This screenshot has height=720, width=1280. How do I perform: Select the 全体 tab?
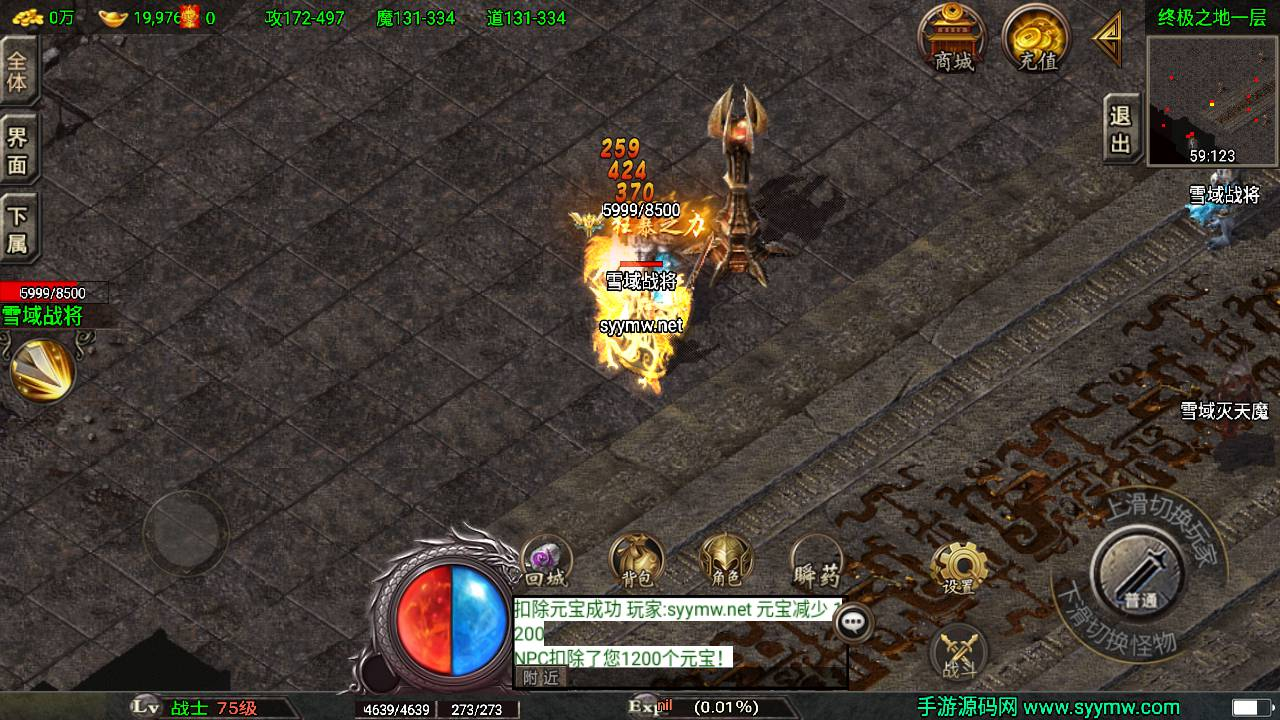pos(18,70)
